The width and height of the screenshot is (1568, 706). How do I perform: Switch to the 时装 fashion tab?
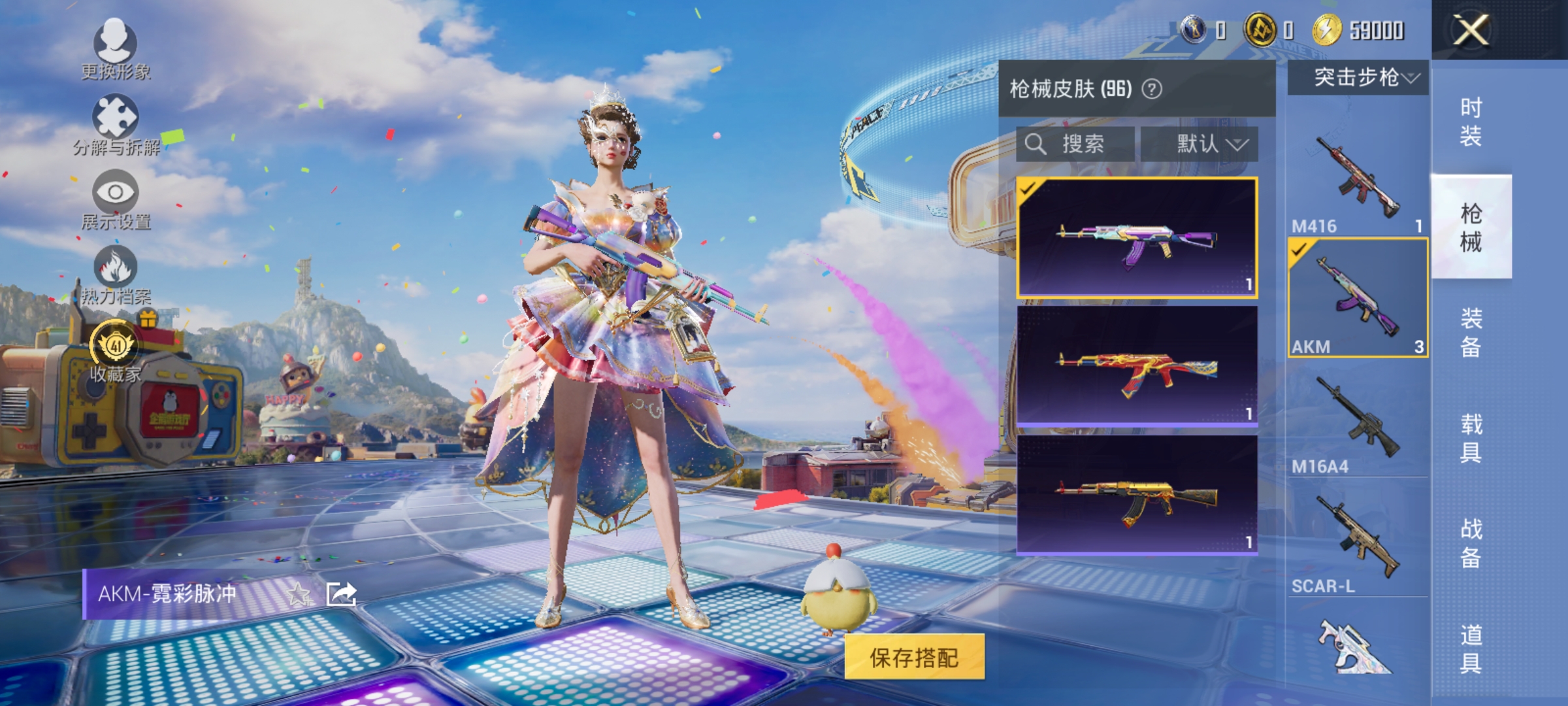pyautogui.click(x=1472, y=121)
